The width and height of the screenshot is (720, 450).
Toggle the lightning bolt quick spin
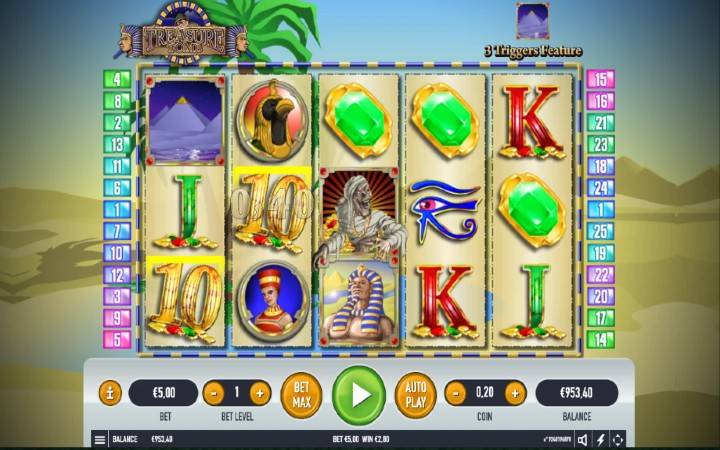601,439
